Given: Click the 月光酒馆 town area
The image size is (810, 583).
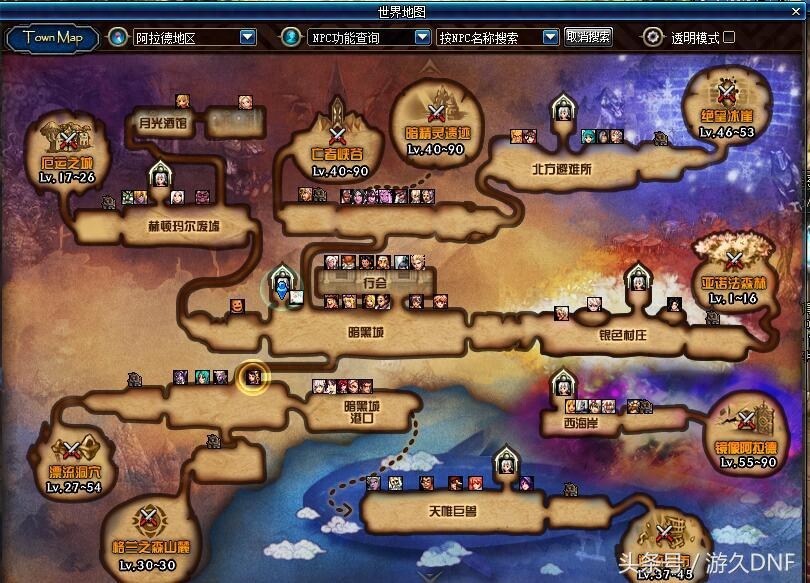Looking at the screenshot, I should click(163, 123).
